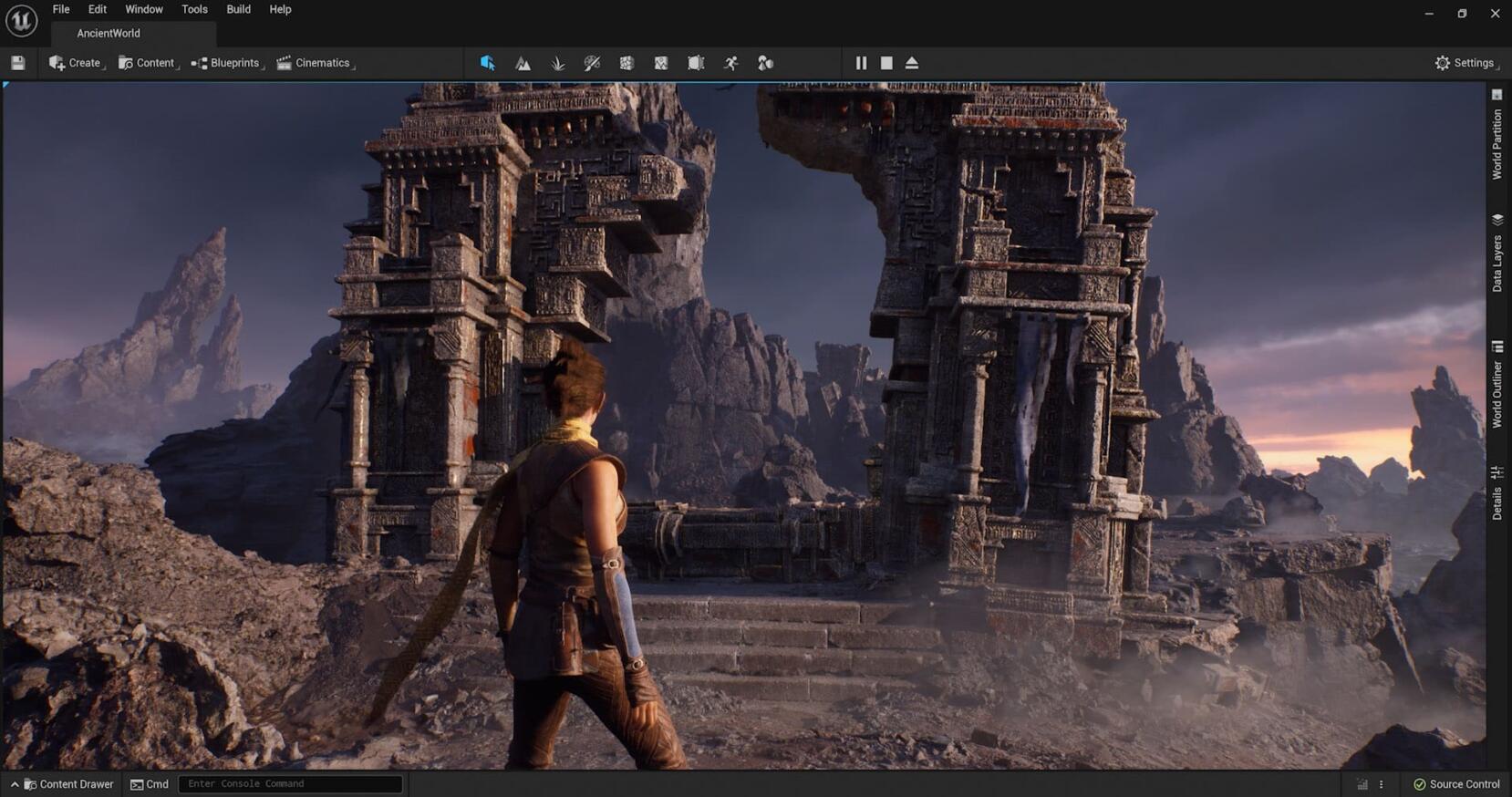The width and height of the screenshot is (1512, 797).
Task: Open Mesh Paint mode
Action: coord(592,63)
